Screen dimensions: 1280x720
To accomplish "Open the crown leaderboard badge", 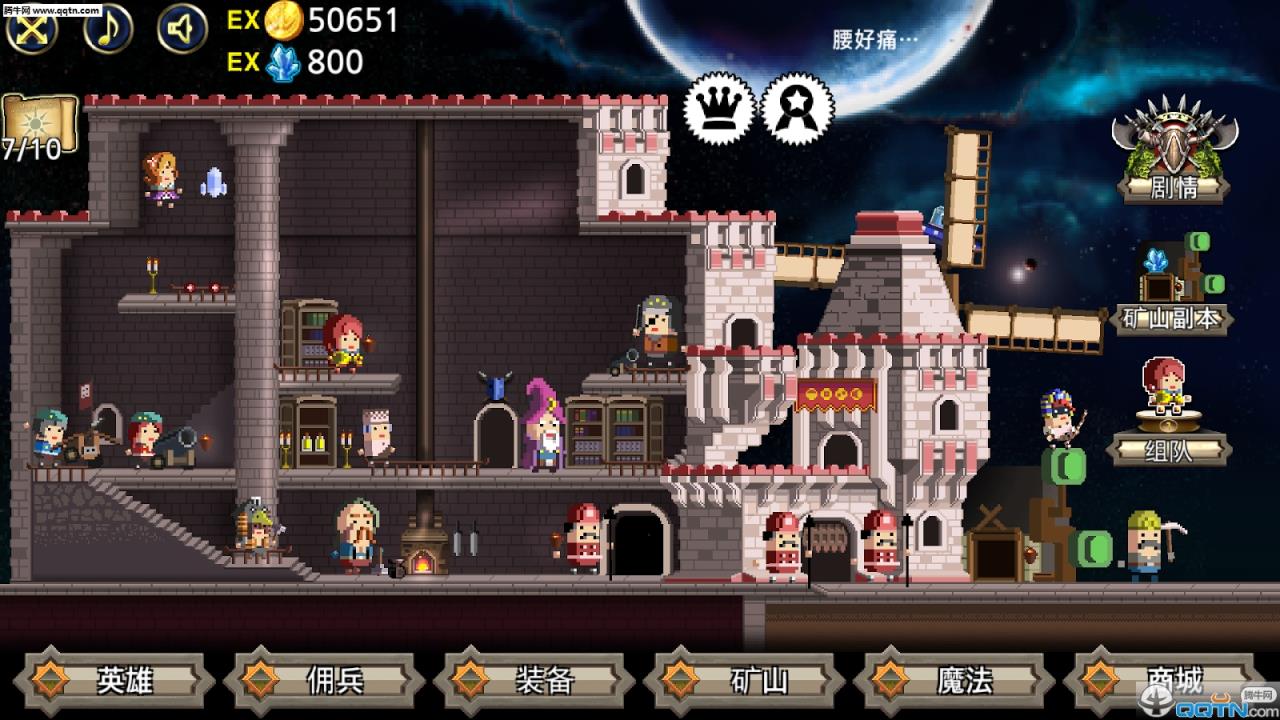I will [720, 108].
